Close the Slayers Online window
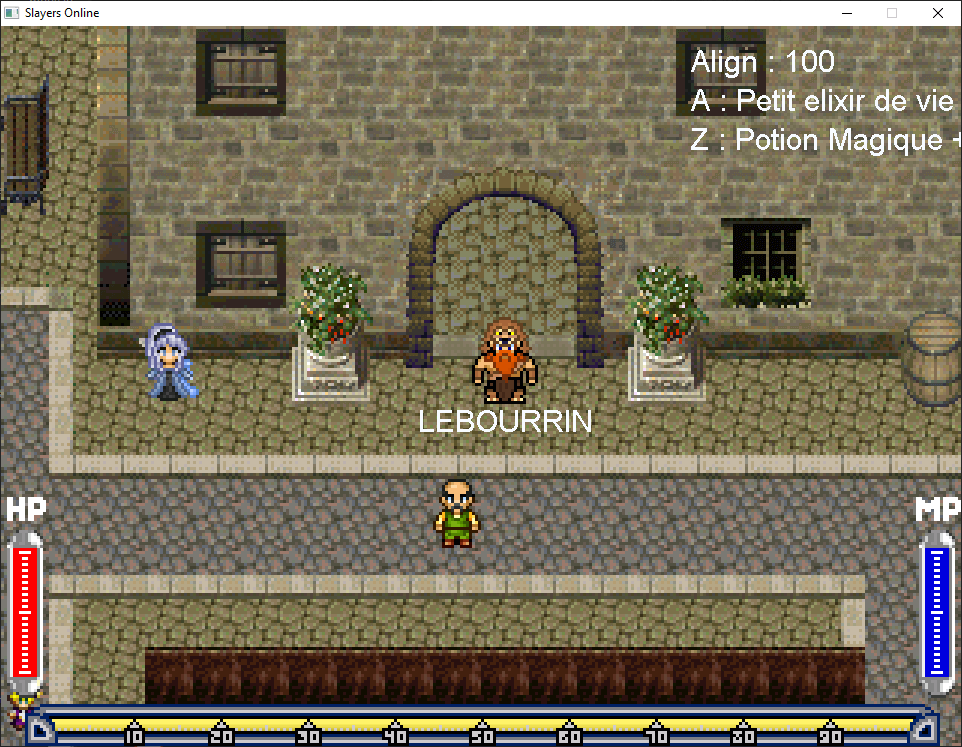Viewport: 962px width, 747px height. pyautogui.click(x=937, y=13)
